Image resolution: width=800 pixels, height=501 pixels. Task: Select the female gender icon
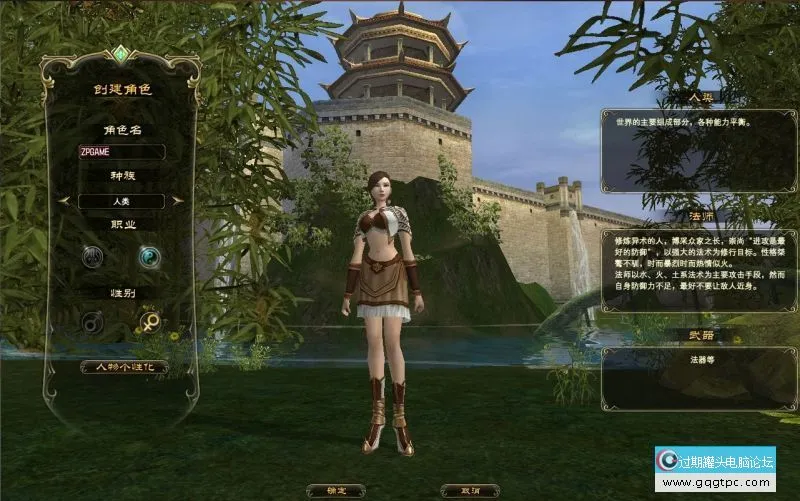(x=150, y=322)
